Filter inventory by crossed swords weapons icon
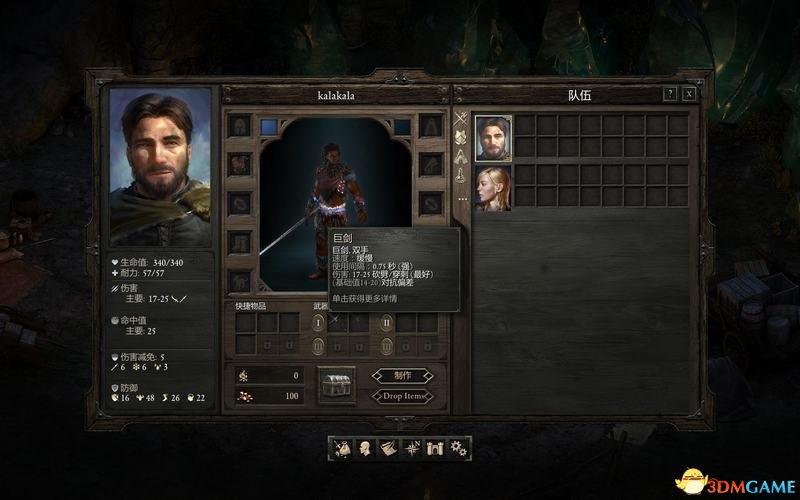Viewport: 800px width, 500px height. coord(461,118)
